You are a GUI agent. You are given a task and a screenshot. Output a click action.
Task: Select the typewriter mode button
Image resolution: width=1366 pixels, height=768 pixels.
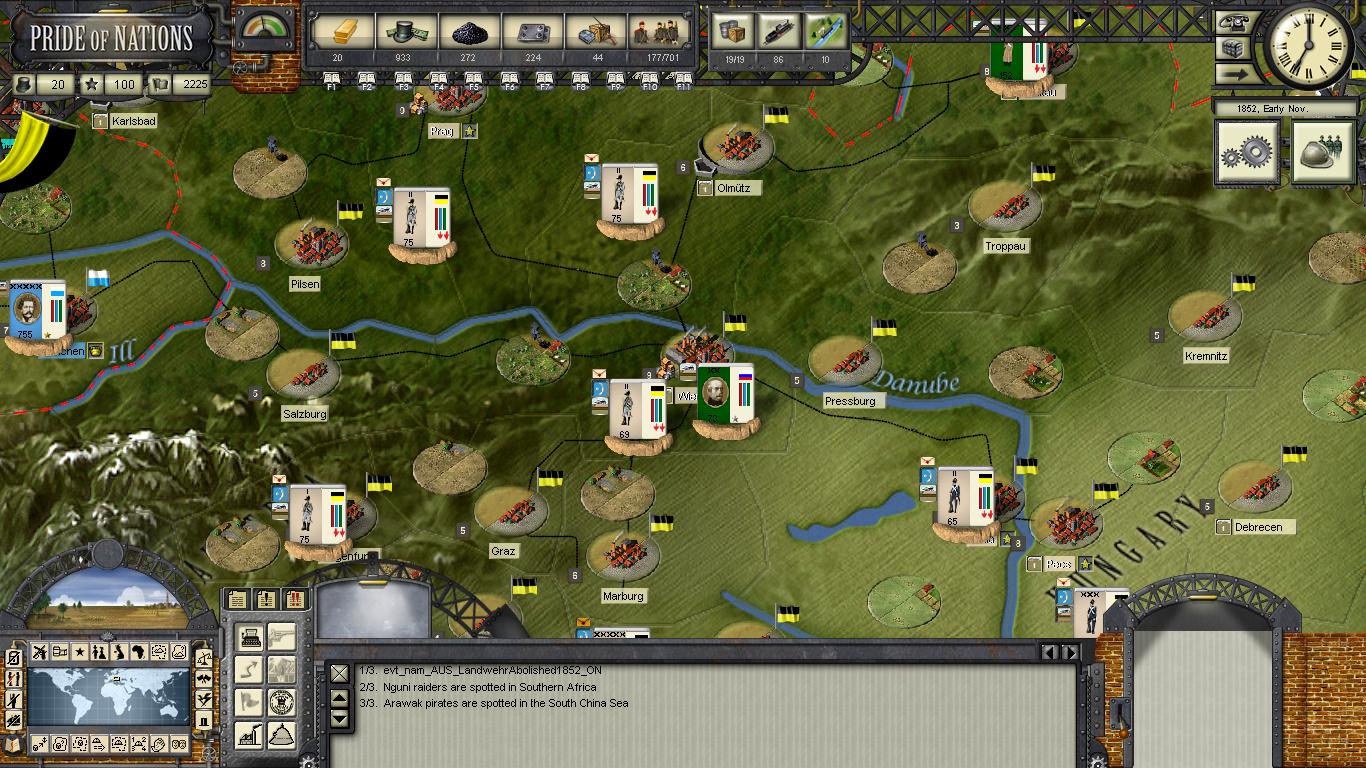point(250,637)
